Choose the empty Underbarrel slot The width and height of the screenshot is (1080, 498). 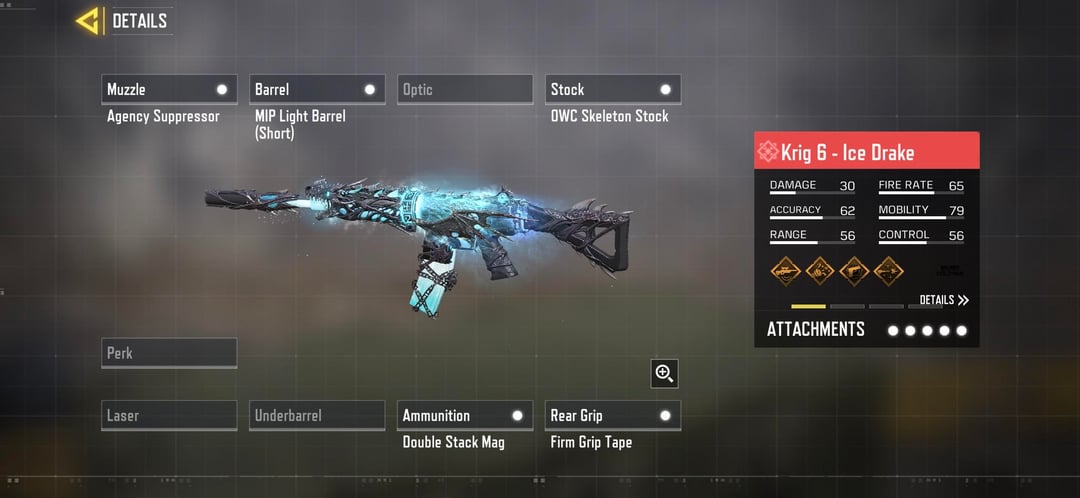coord(317,415)
